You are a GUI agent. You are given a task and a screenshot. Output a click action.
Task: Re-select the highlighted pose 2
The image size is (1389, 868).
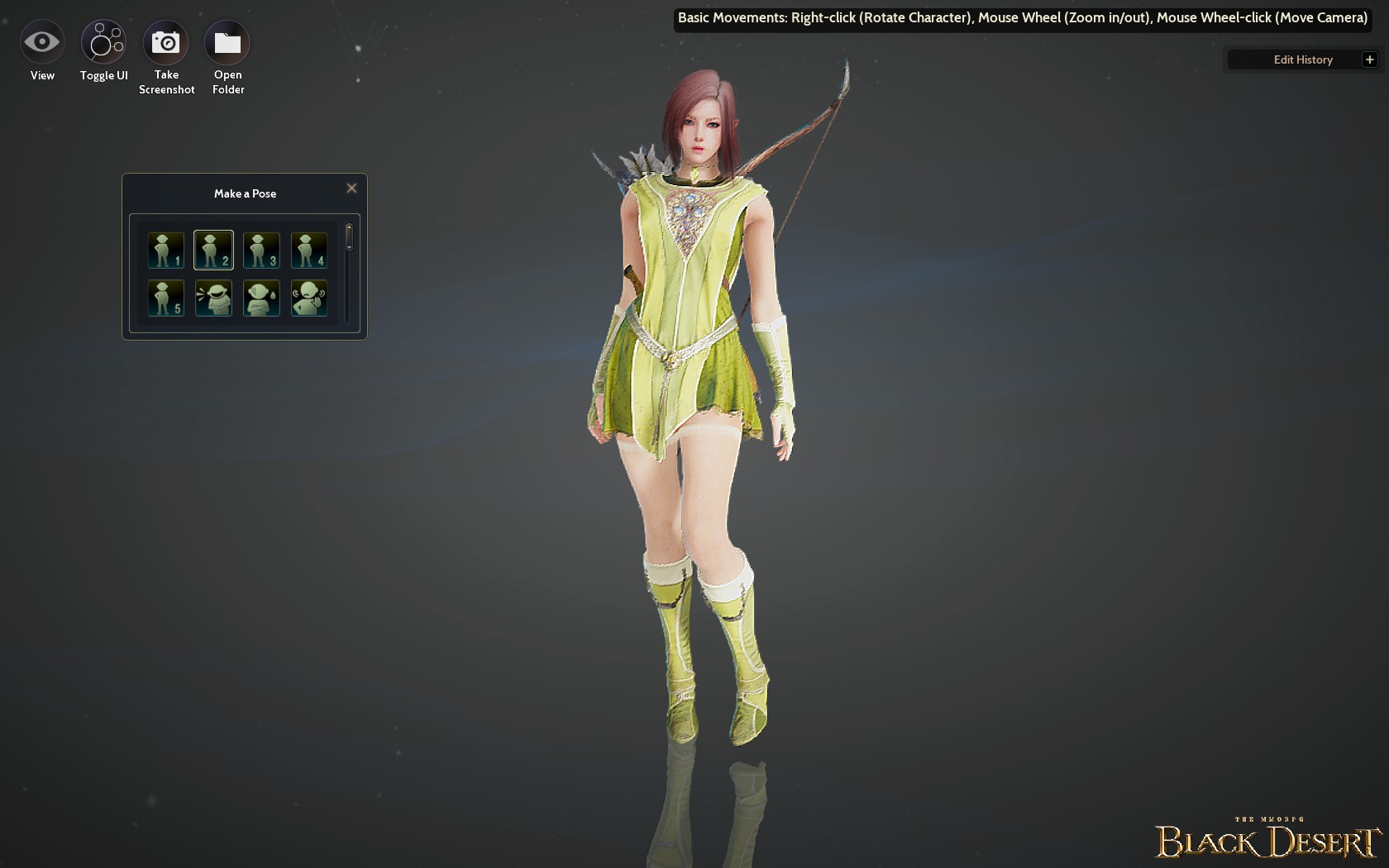(213, 250)
